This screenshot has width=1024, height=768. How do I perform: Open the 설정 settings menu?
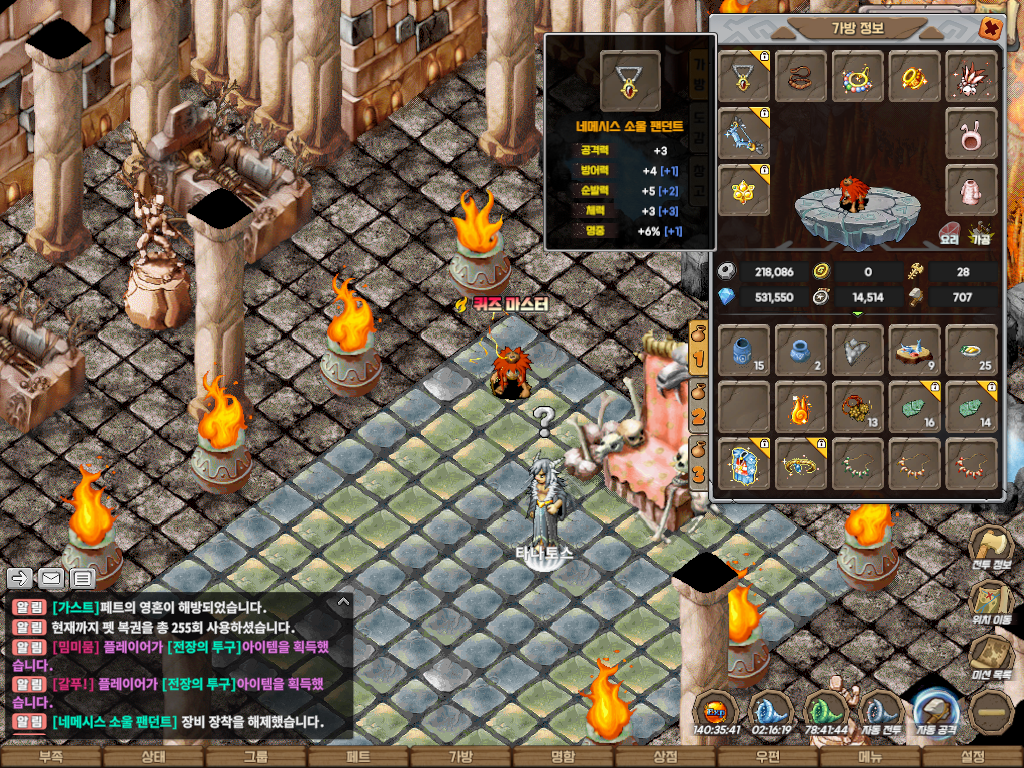point(972,757)
